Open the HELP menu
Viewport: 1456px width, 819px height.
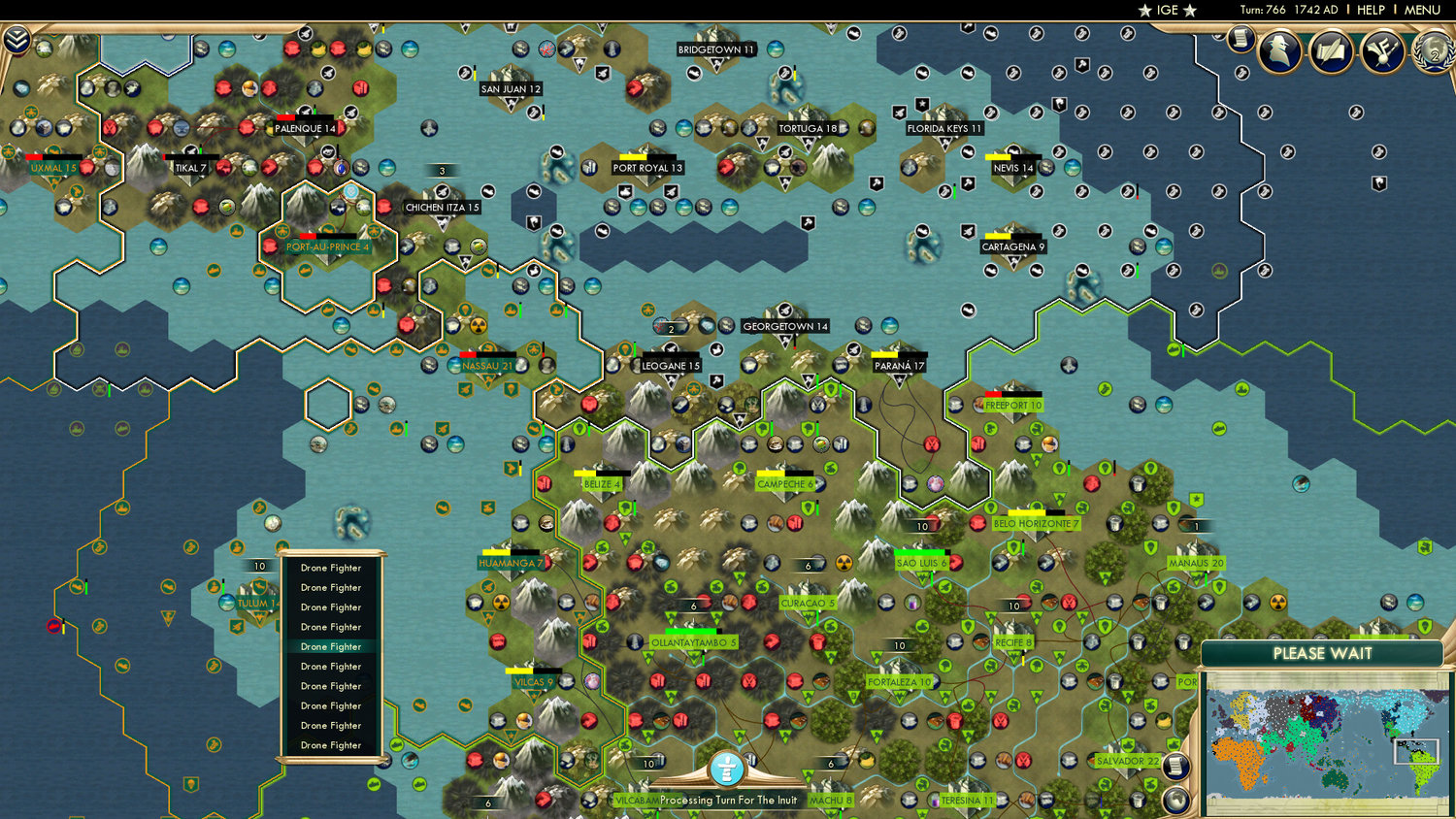1373,10
